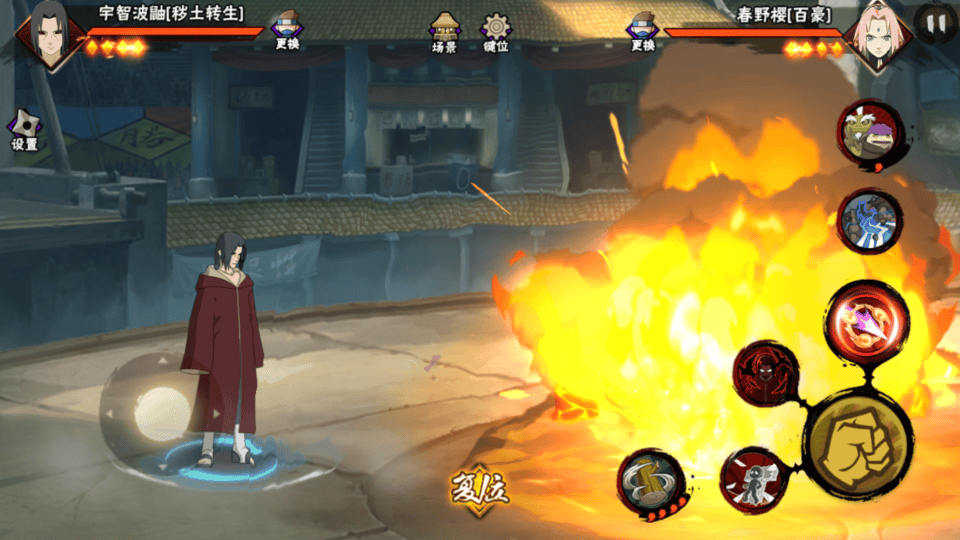Viewport: 960px width, 540px height.
Task: Click Sakura's portrait in the corner
Action: click(x=877, y=34)
